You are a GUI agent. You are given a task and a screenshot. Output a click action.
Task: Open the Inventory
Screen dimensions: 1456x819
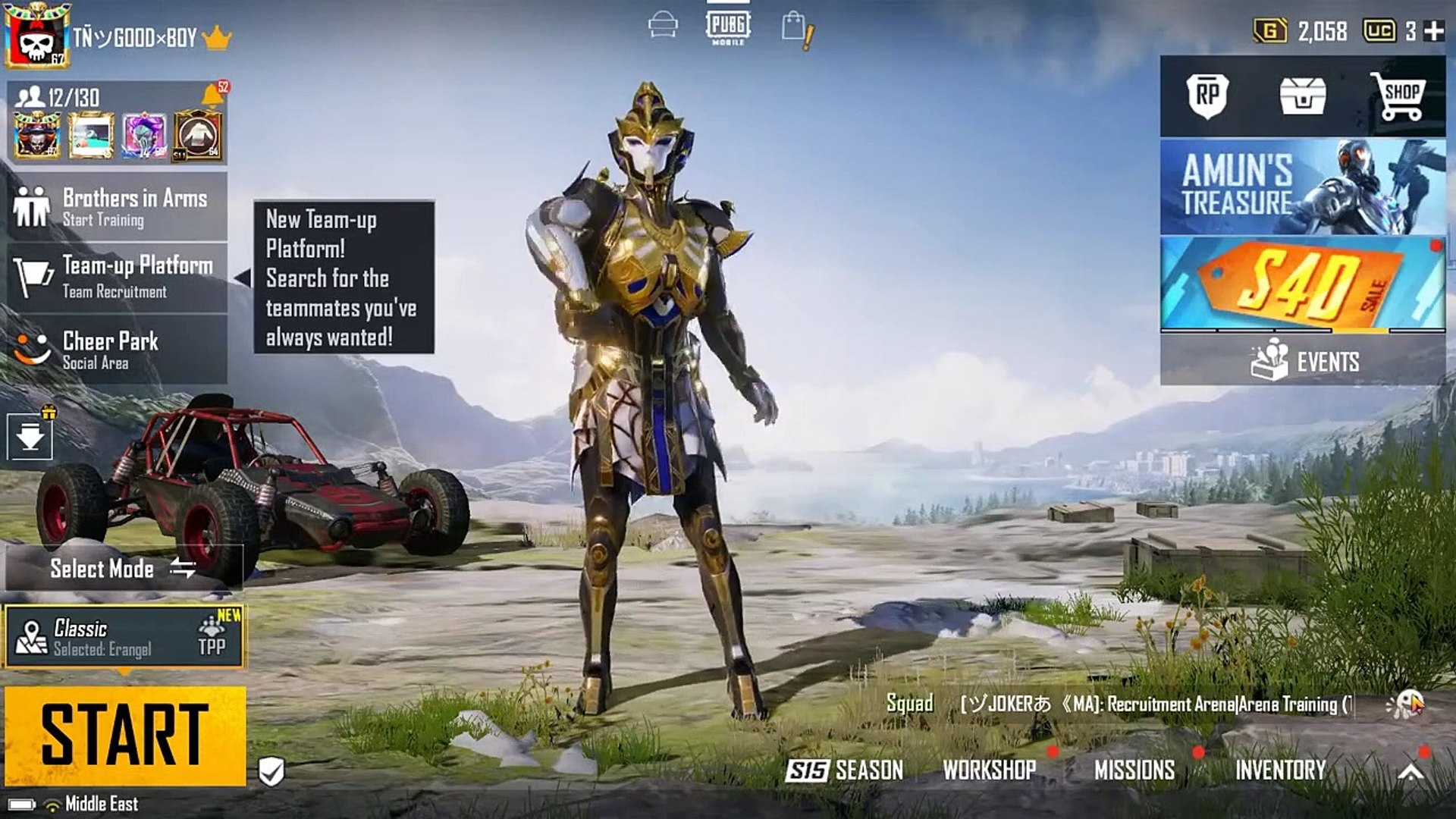click(1280, 770)
